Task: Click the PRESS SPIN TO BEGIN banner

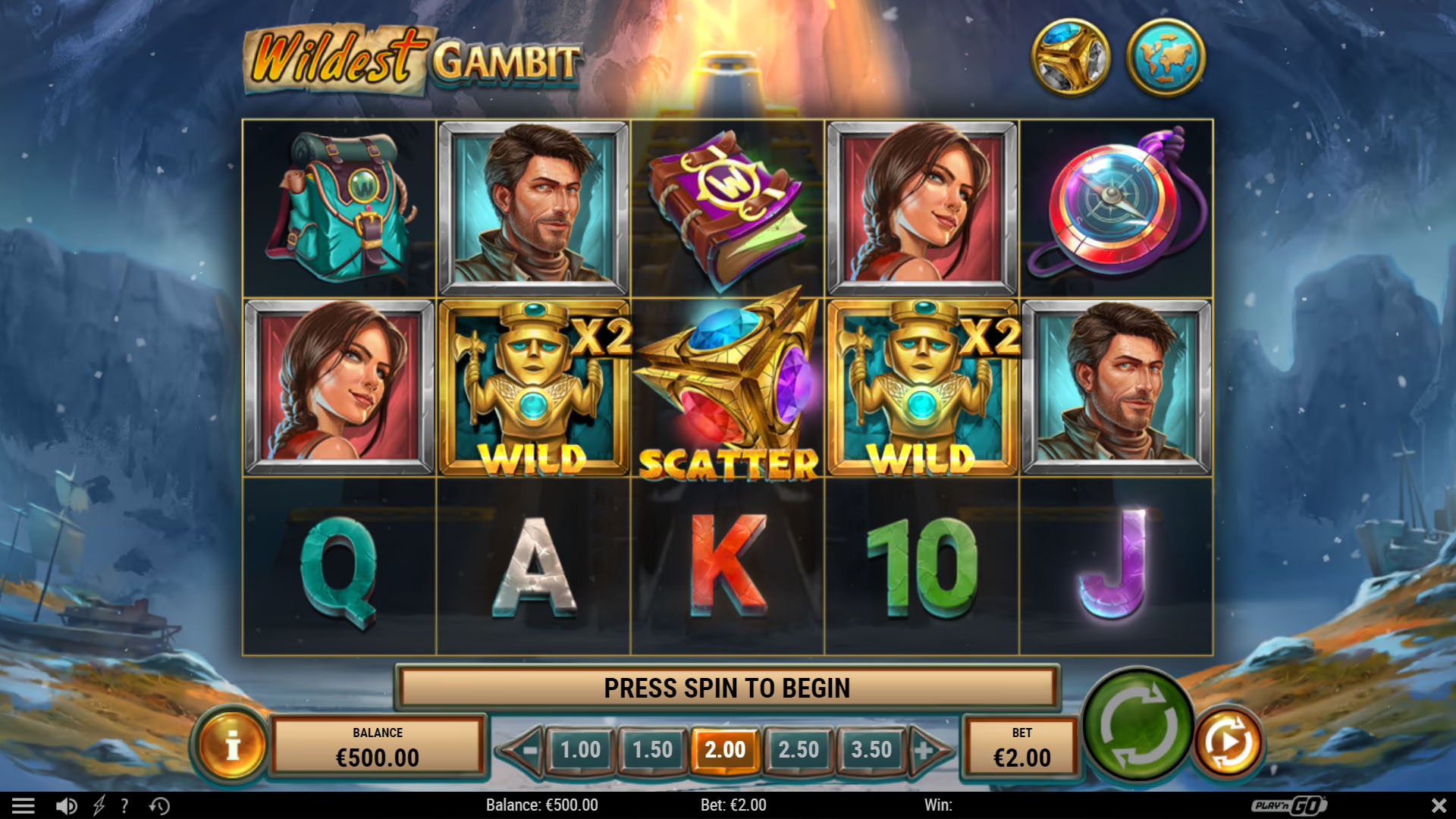Action: click(726, 690)
